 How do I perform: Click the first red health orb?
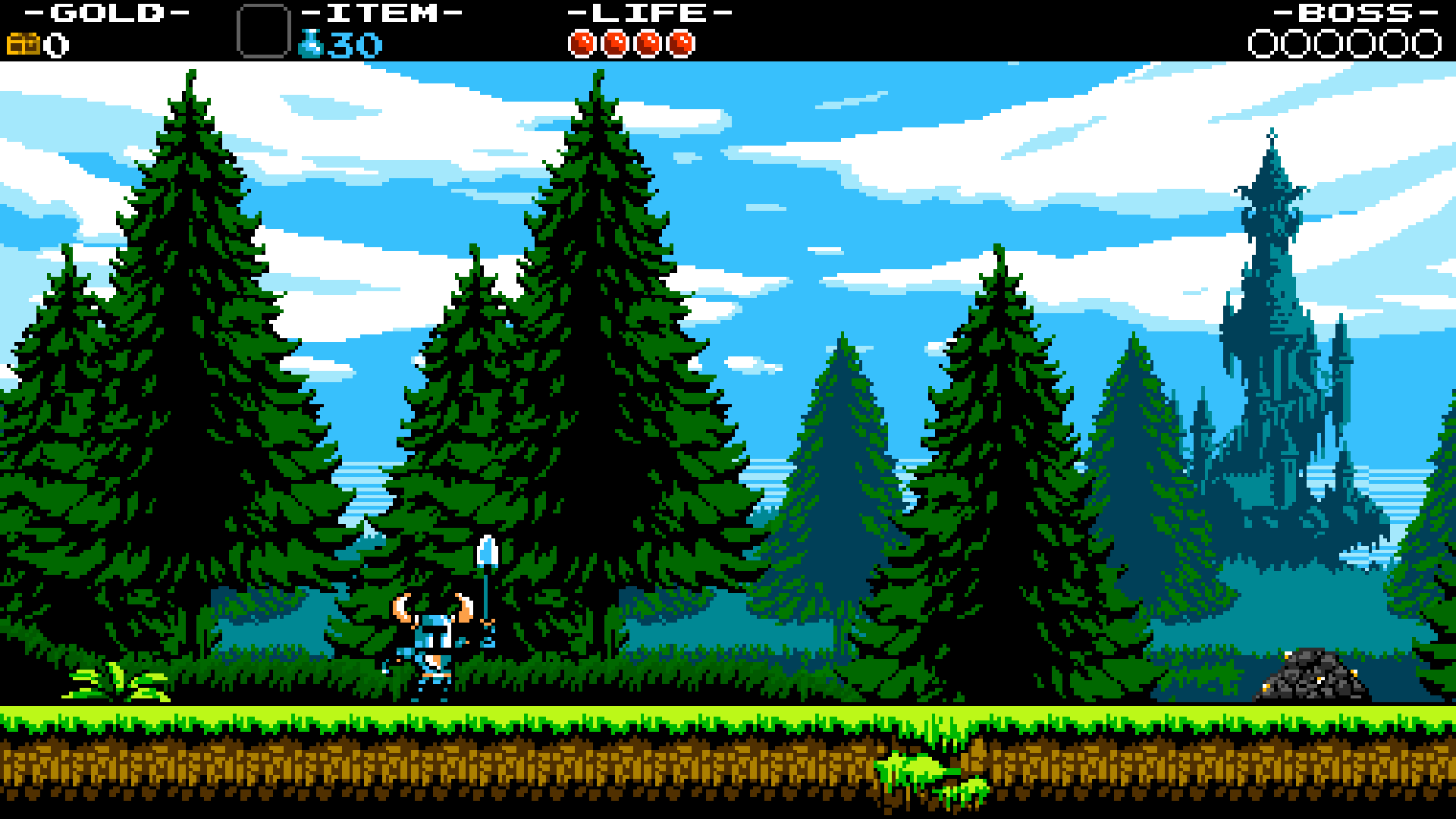(582, 43)
